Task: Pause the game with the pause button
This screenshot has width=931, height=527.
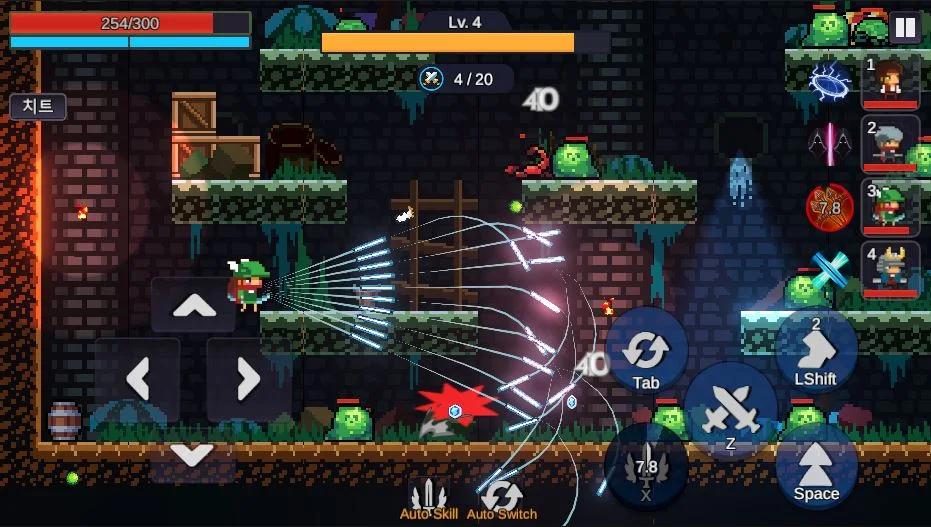Action: tap(905, 27)
